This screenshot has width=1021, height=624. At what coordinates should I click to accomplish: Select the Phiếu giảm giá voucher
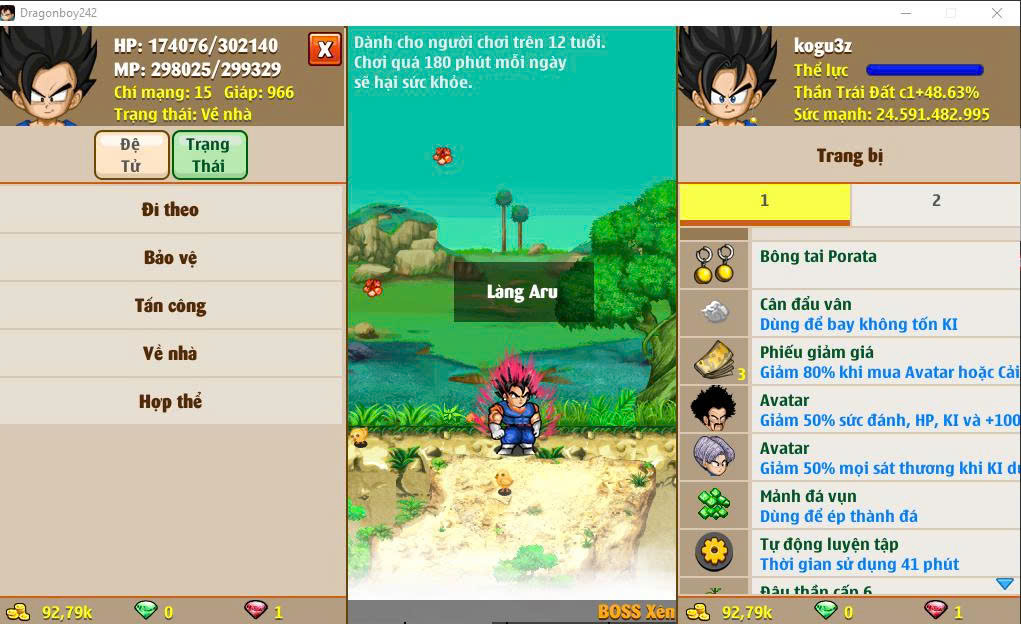coord(850,361)
